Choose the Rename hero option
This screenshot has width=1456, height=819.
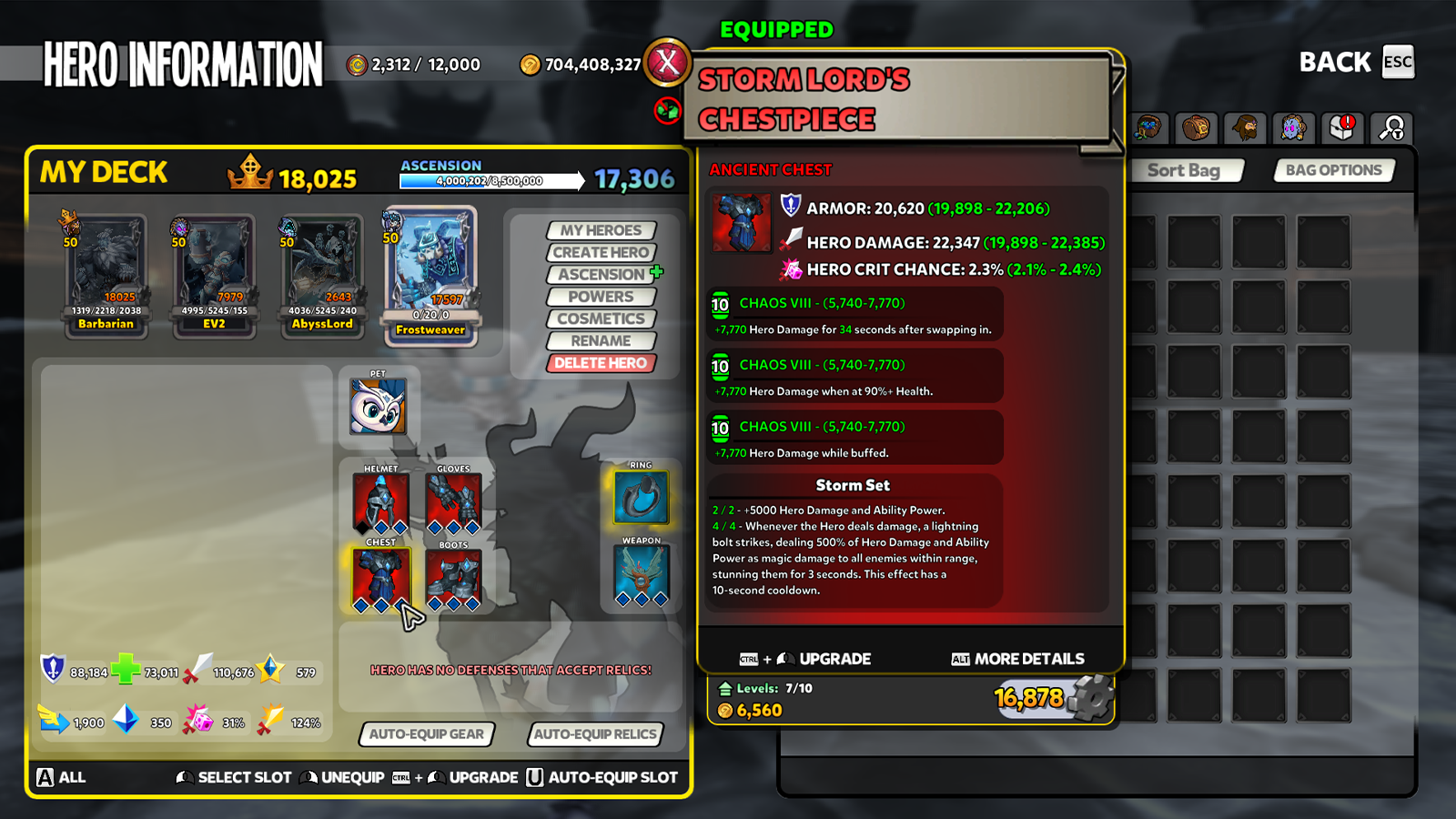[601, 341]
